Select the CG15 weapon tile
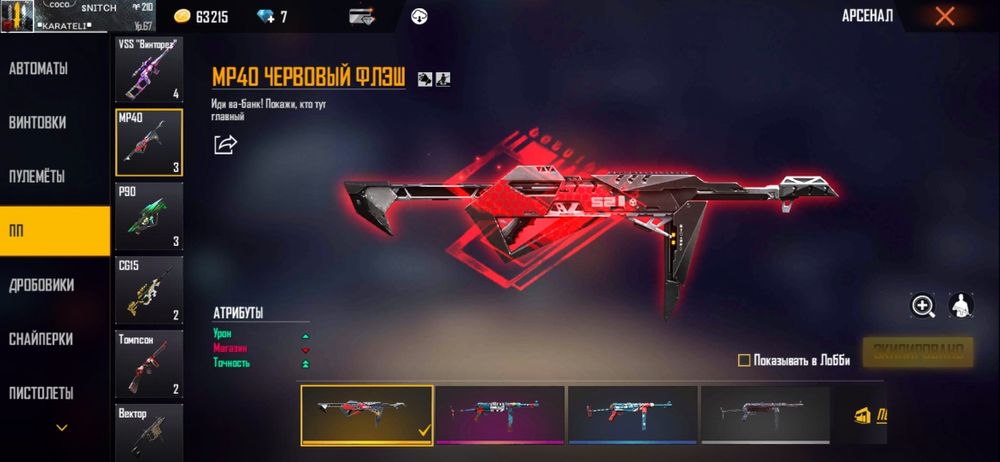Screen dimensions: 1000x462 click(149, 289)
